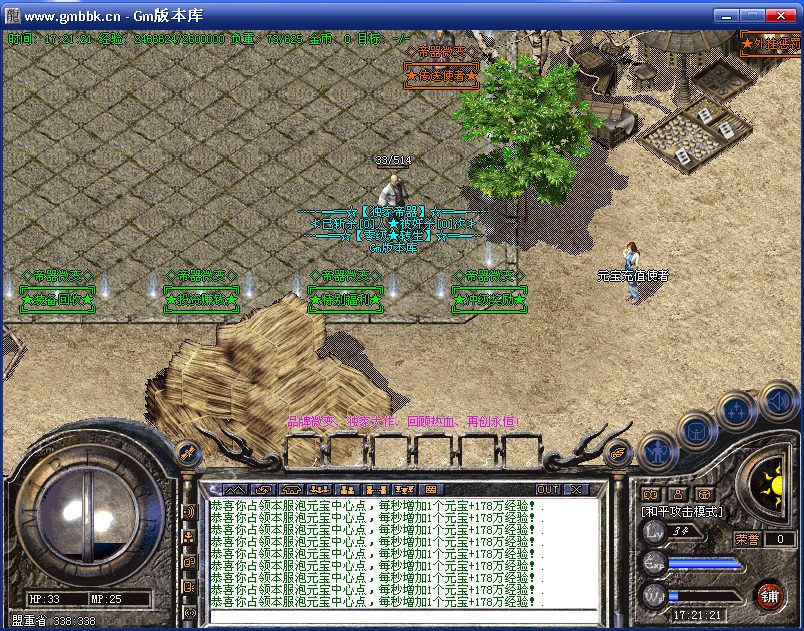The image size is (804, 631).
Task: Click the keyboard grid icon in chat toolbar
Action: click(x=432, y=490)
